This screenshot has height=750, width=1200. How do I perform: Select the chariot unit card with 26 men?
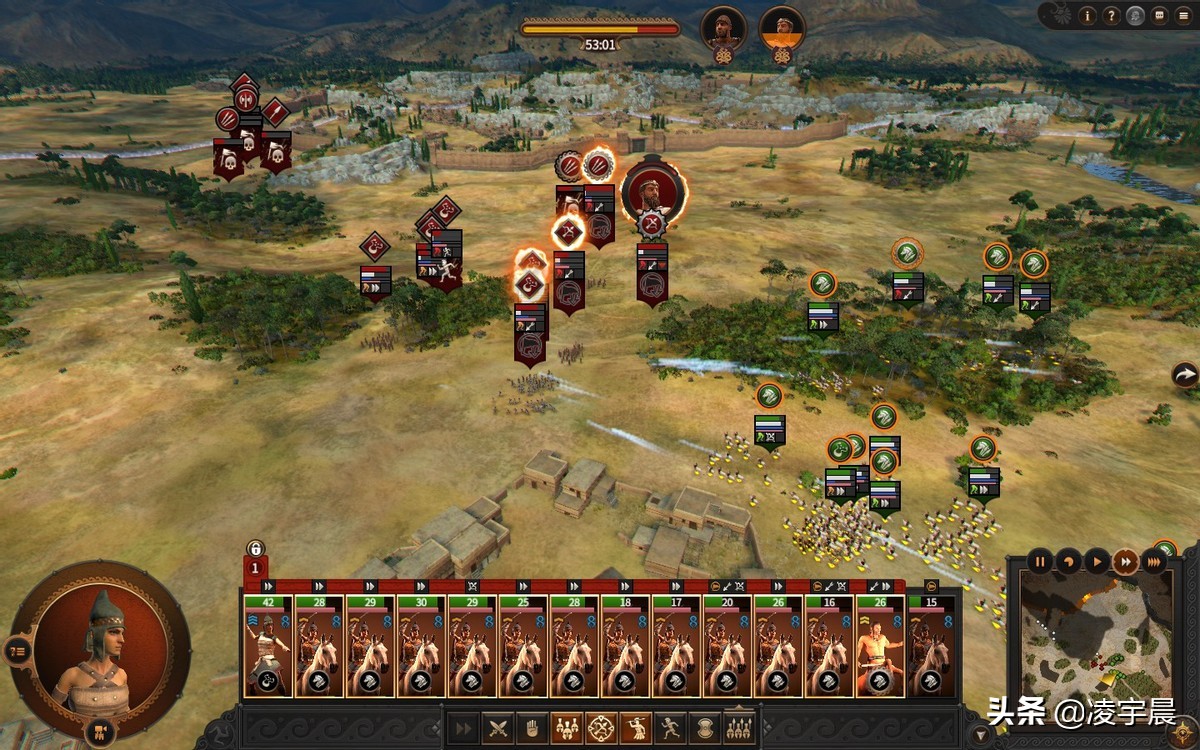[x=880, y=646]
